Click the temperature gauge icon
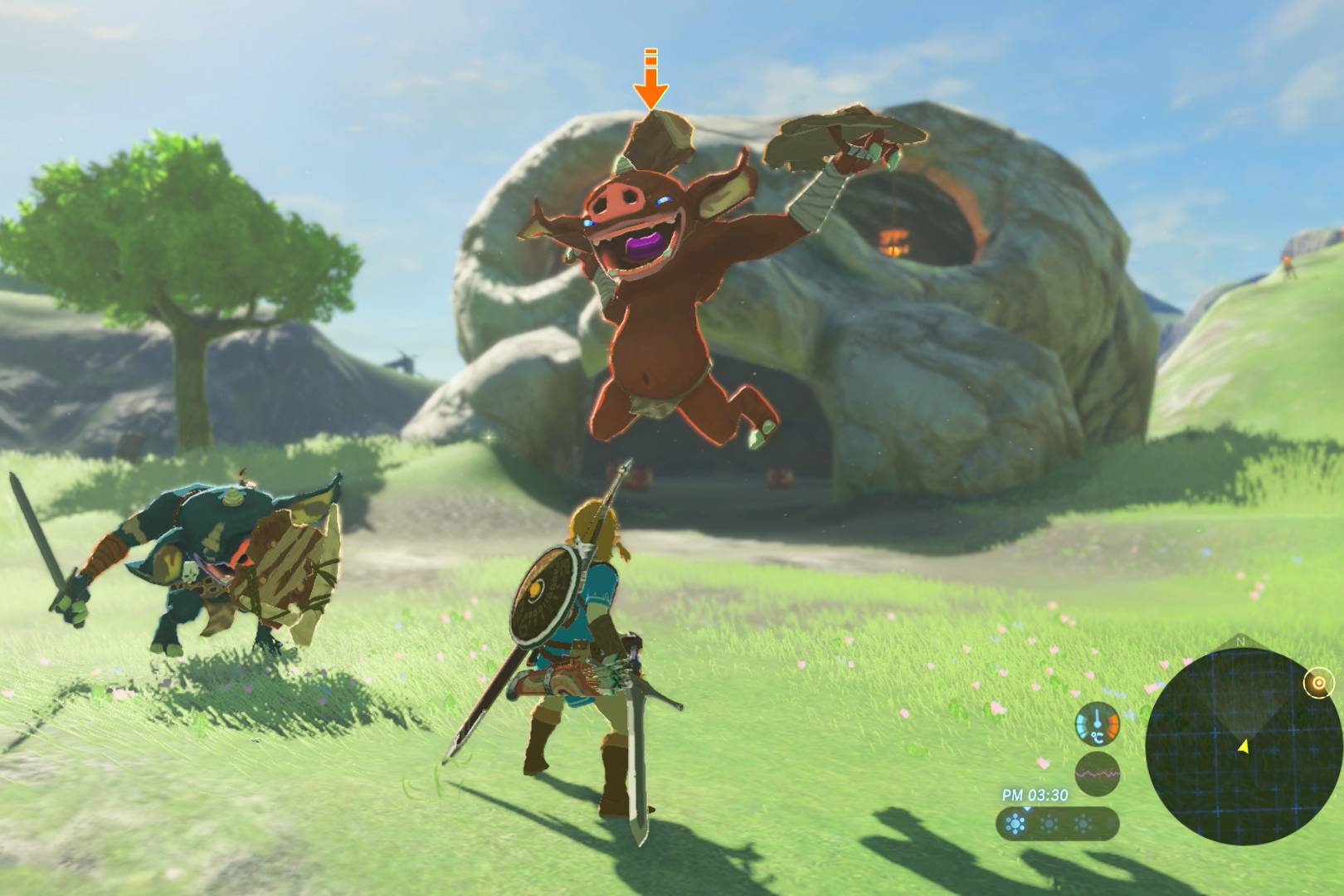 pyautogui.click(x=1097, y=723)
